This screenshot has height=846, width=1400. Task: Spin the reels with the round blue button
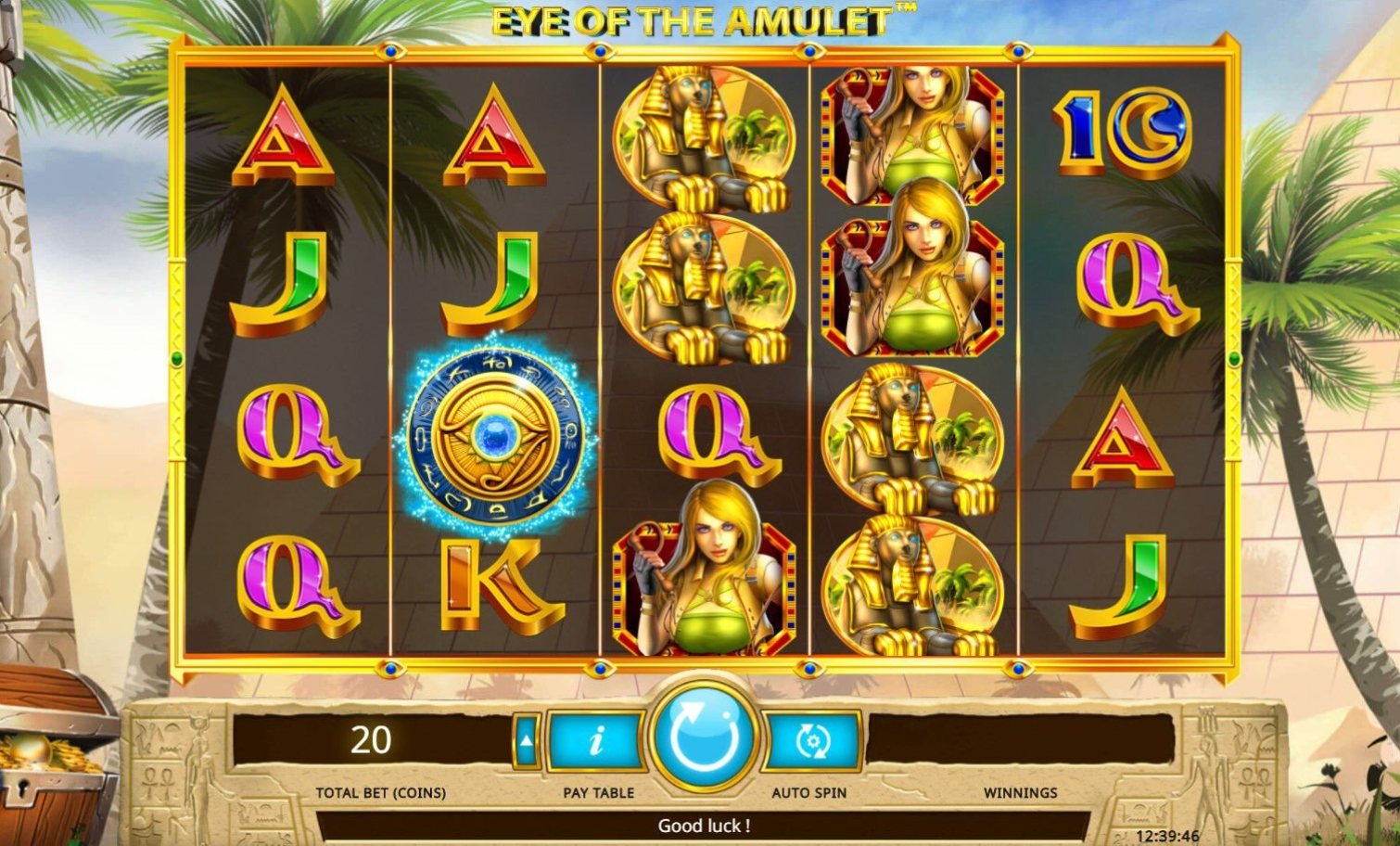pos(705,737)
